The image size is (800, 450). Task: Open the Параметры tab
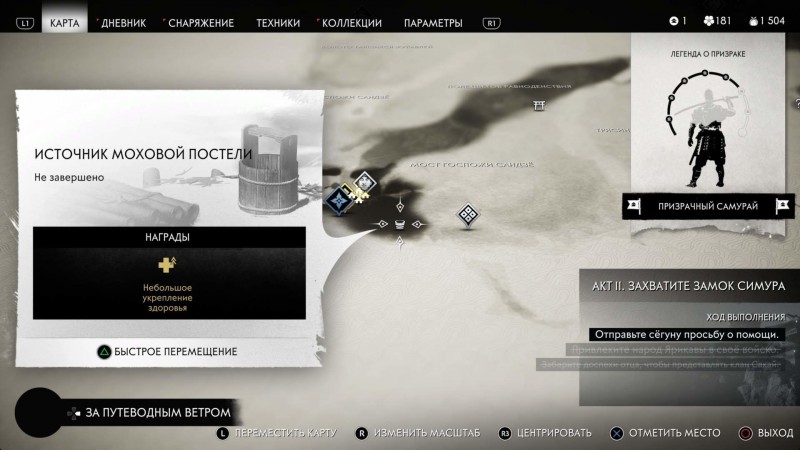click(x=433, y=23)
